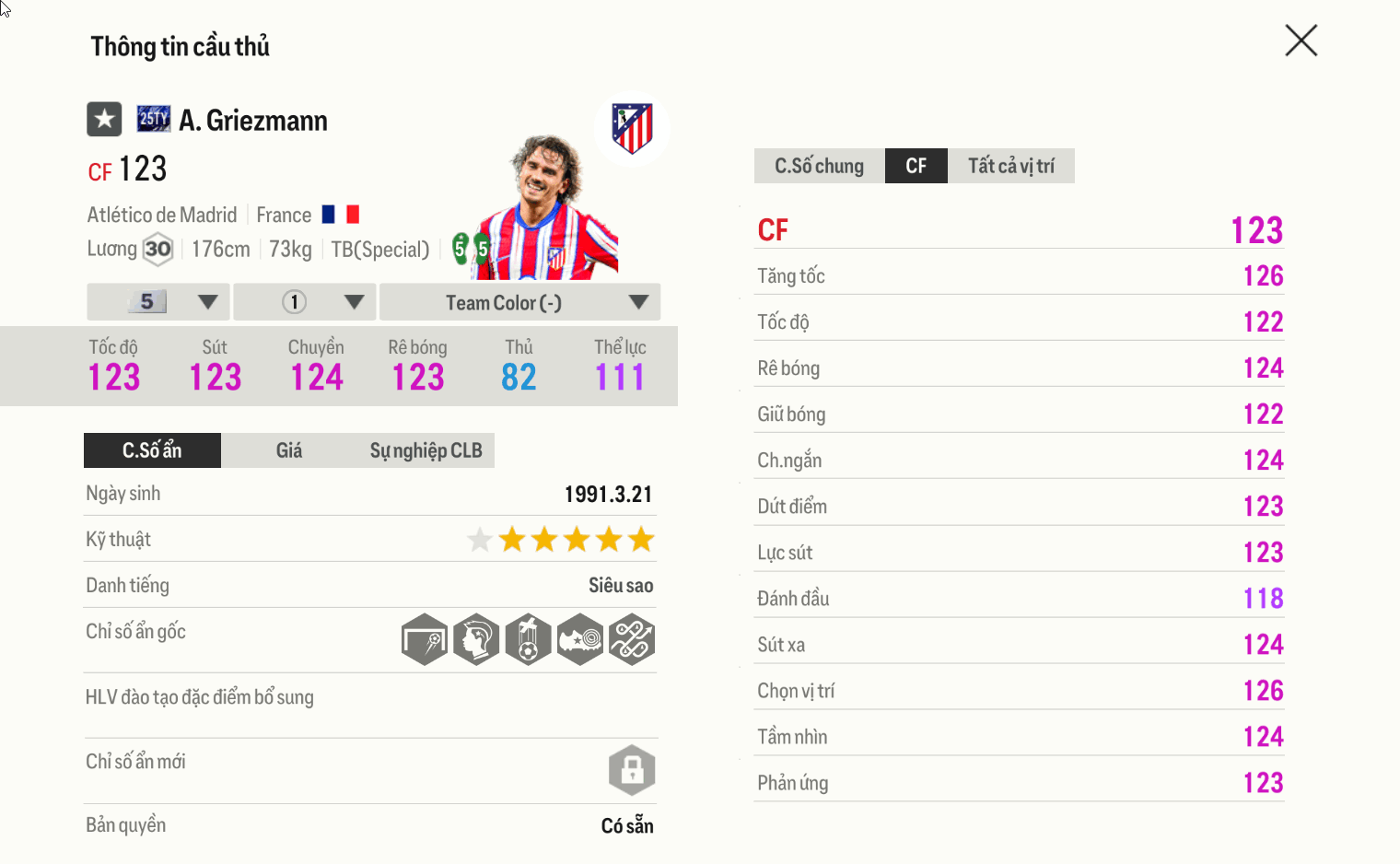Open the upgrade level 5 dropdown
Viewport: 1400px width, 864px height.
pyautogui.click(x=157, y=301)
